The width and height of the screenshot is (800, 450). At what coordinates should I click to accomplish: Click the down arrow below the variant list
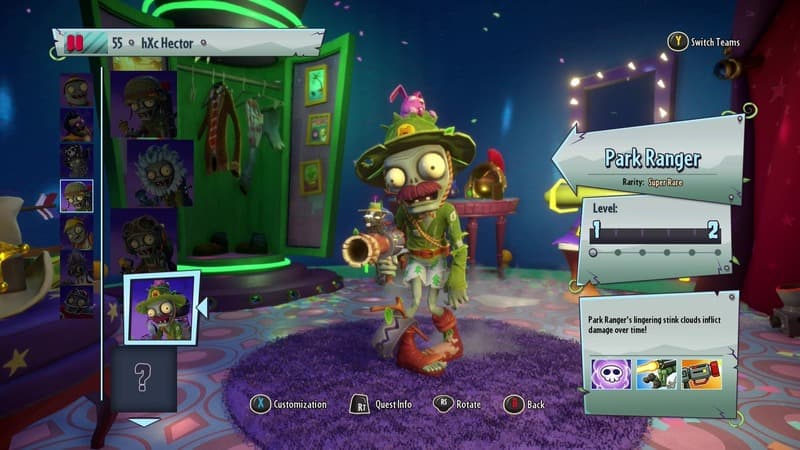pos(145,422)
